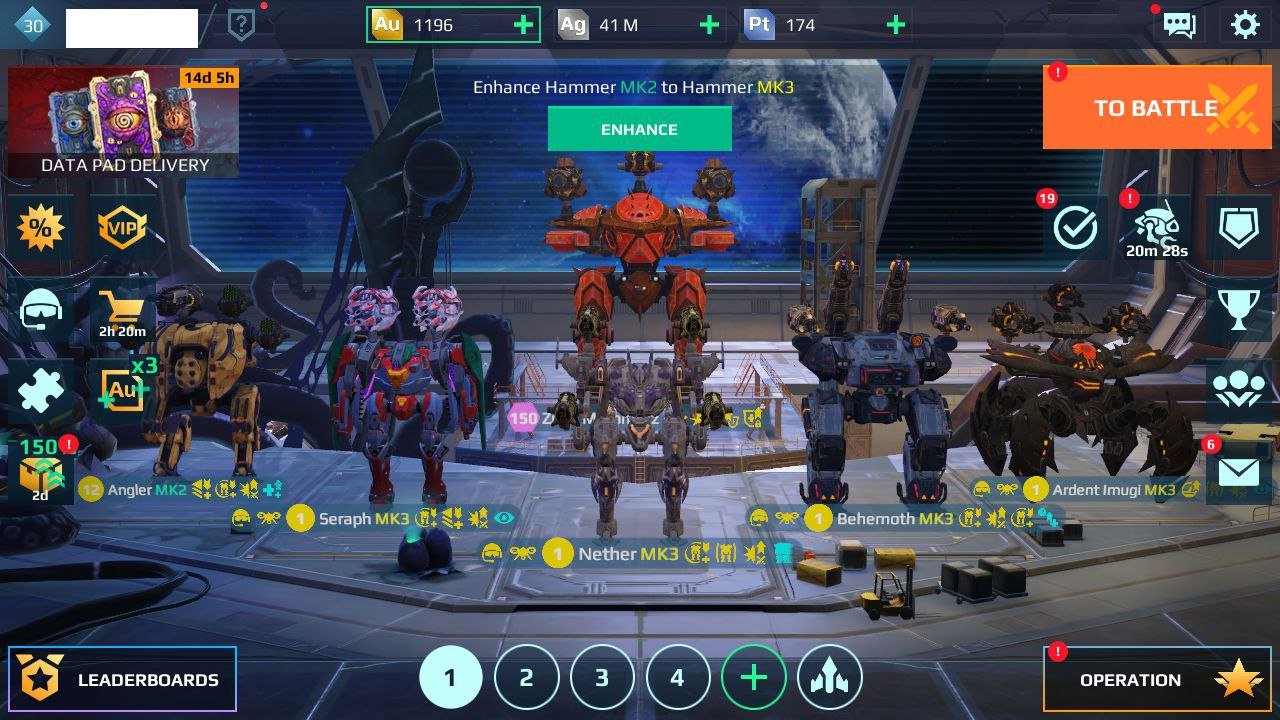Open the ship icon beside hangars
1280x720 pixels.
coord(829,678)
